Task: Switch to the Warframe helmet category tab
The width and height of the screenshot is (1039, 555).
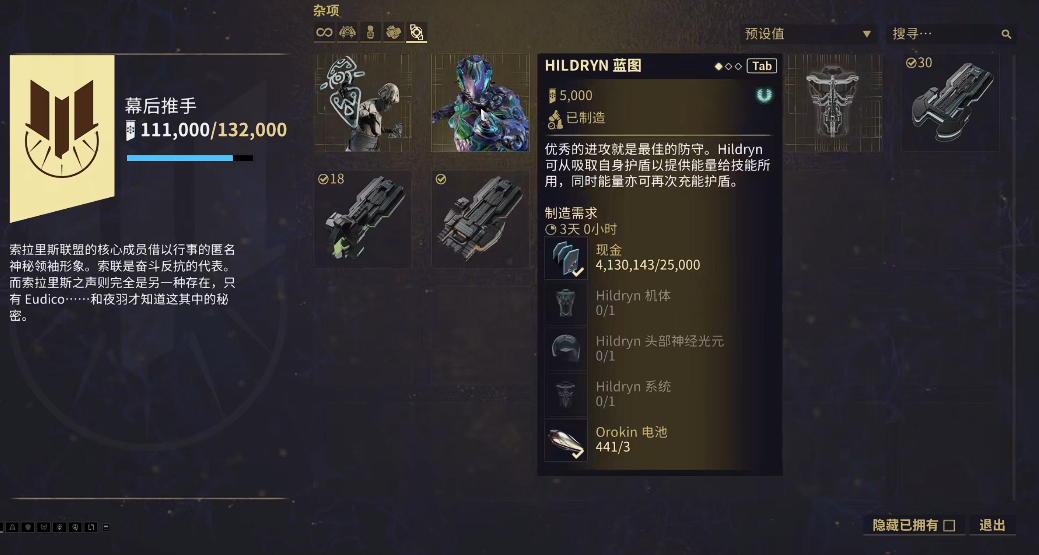Action: pos(348,33)
